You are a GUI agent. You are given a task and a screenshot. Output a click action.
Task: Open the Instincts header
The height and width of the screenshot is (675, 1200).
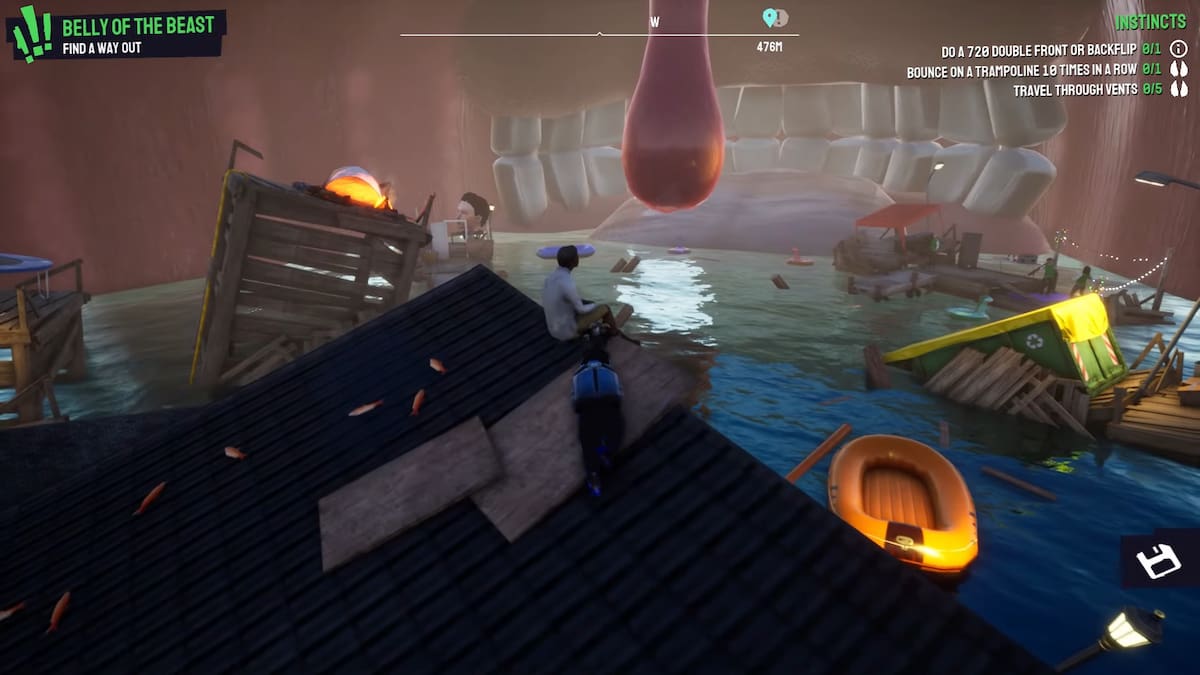1150,22
